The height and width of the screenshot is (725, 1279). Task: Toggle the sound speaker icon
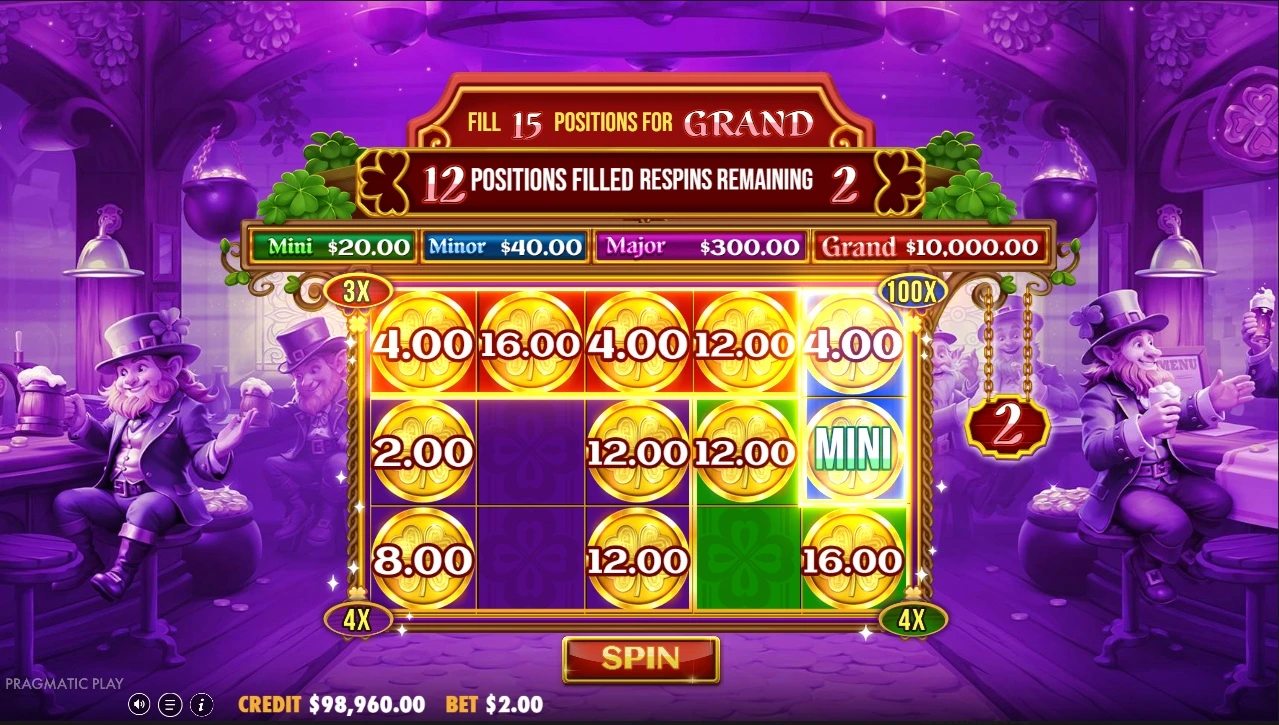[139, 704]
